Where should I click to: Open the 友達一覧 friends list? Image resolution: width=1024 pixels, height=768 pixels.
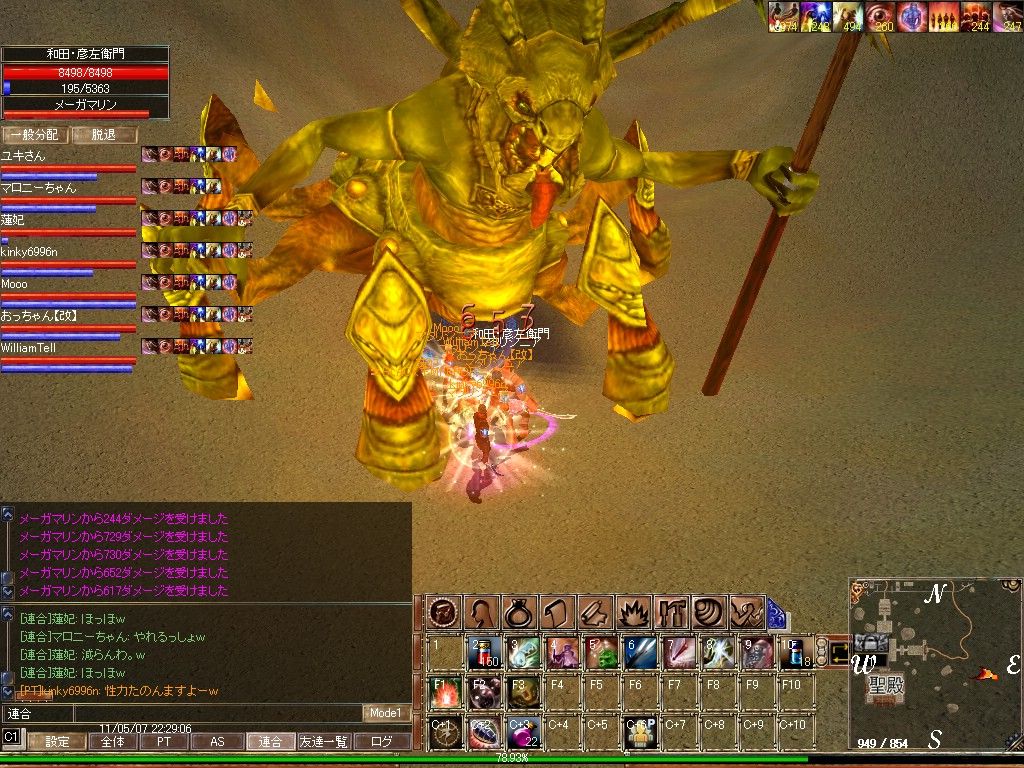click(325, 742)
